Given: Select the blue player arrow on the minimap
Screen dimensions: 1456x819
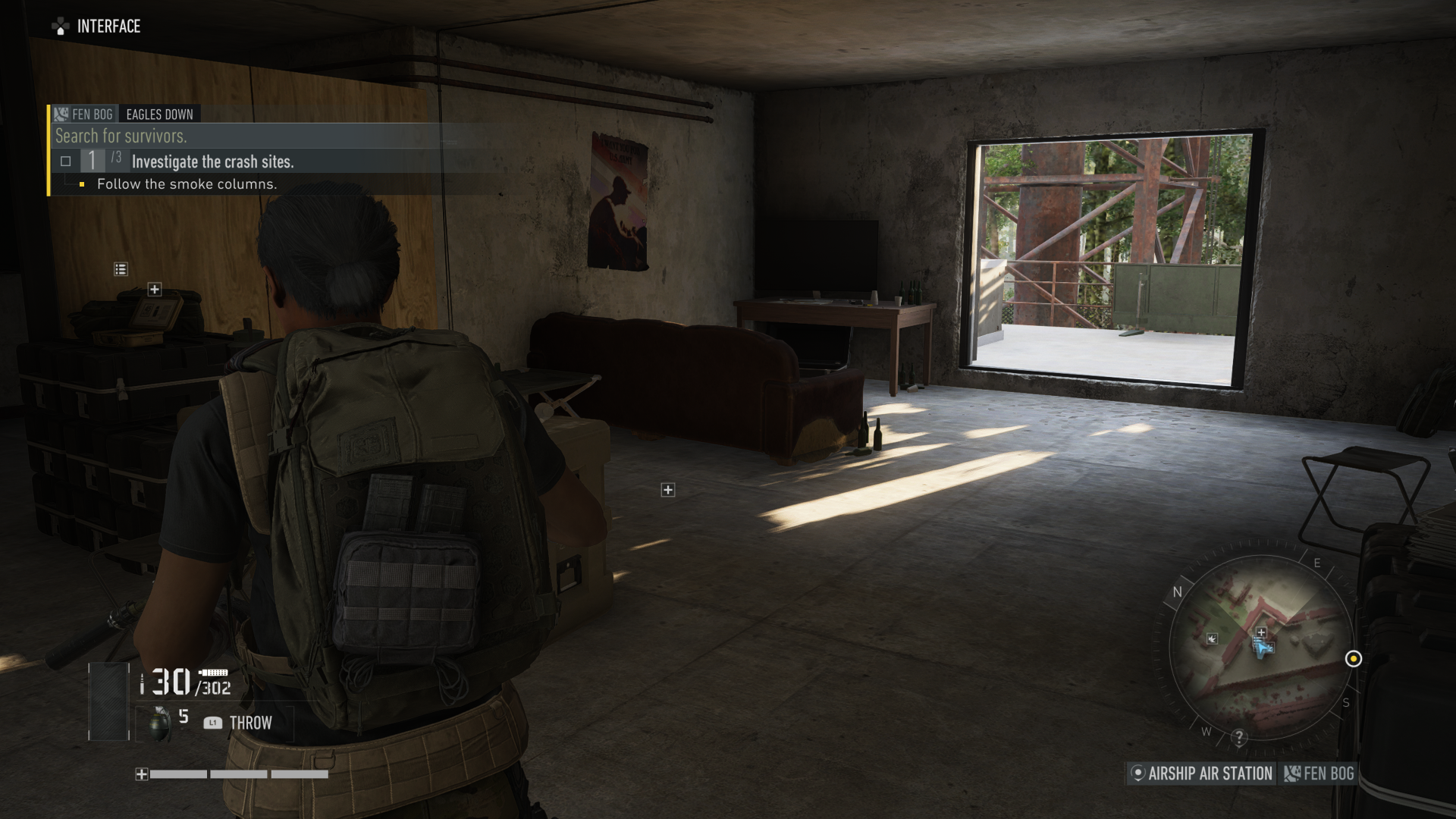Looking at the screenshot, I should coord(1261,650).
